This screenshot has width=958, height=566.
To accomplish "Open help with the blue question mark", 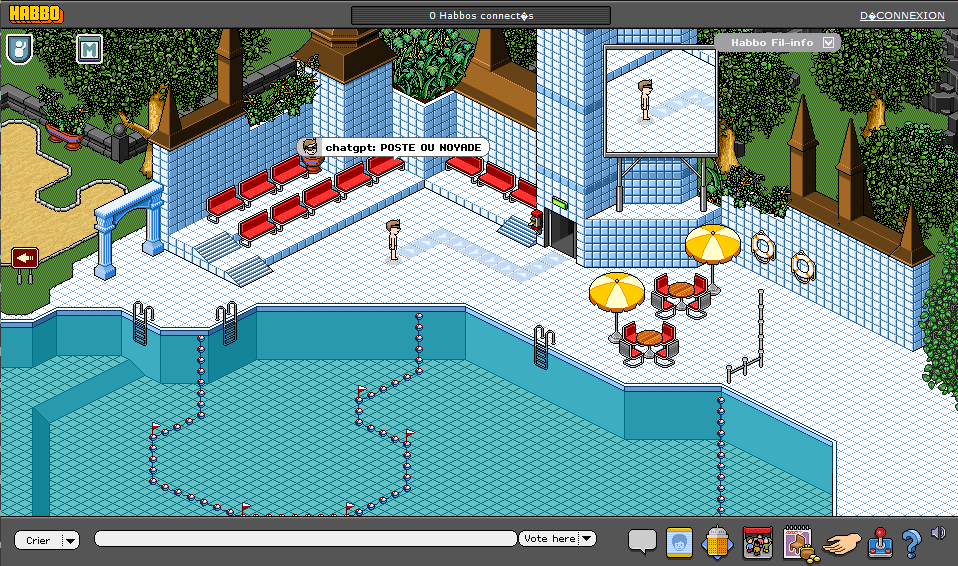I will tap(910, 543).
